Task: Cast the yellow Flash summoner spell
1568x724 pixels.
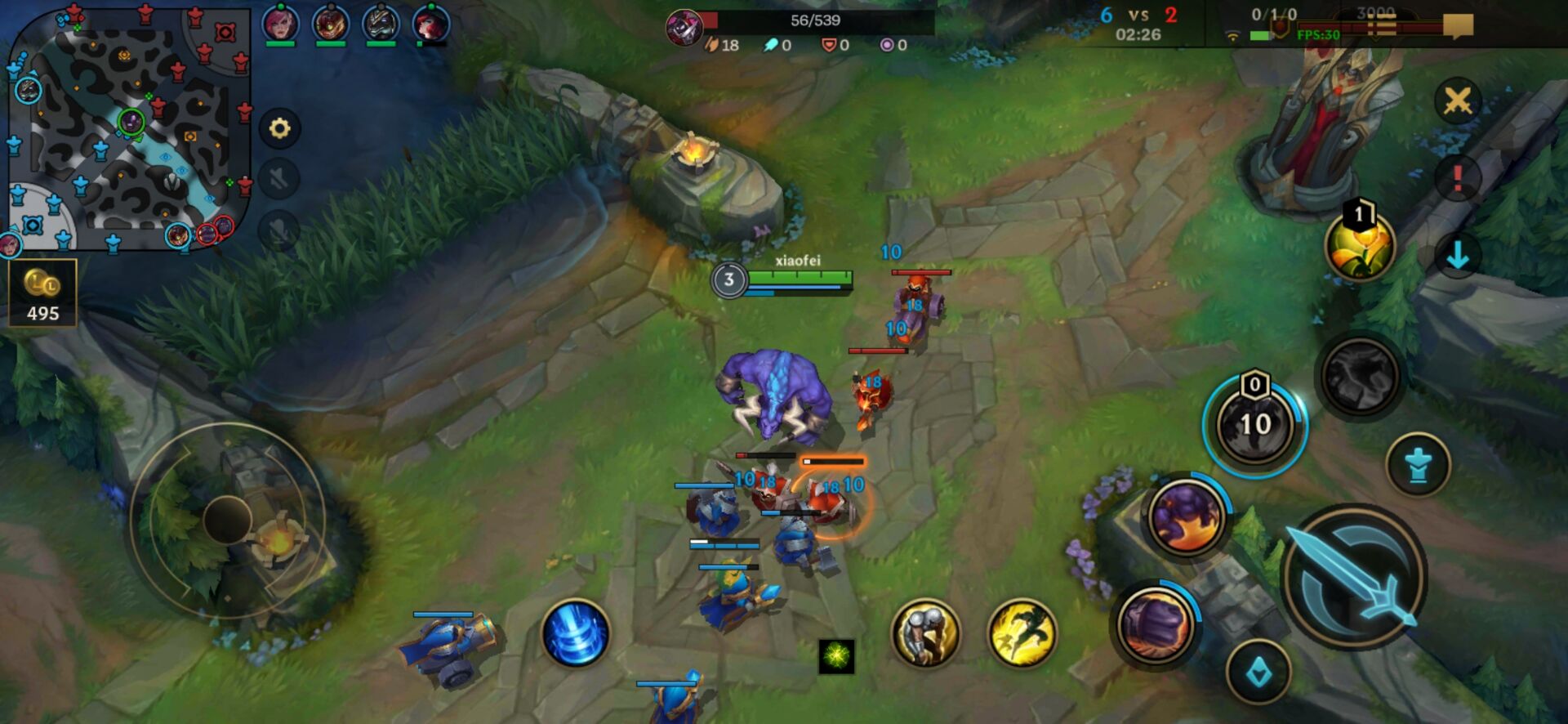Action: [1022, 632]
